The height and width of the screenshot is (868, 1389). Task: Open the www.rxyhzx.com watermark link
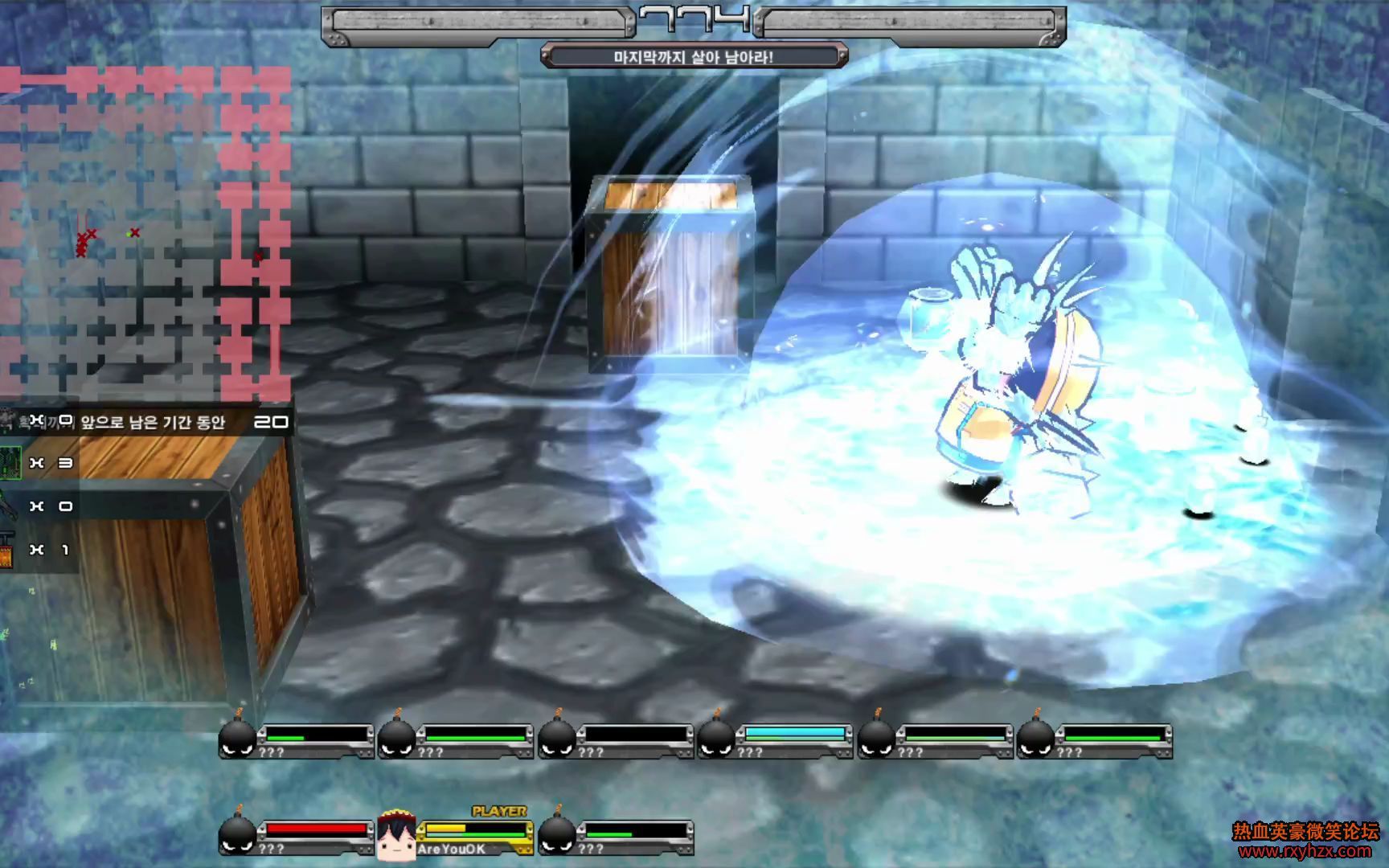[x=1305, y=851]
